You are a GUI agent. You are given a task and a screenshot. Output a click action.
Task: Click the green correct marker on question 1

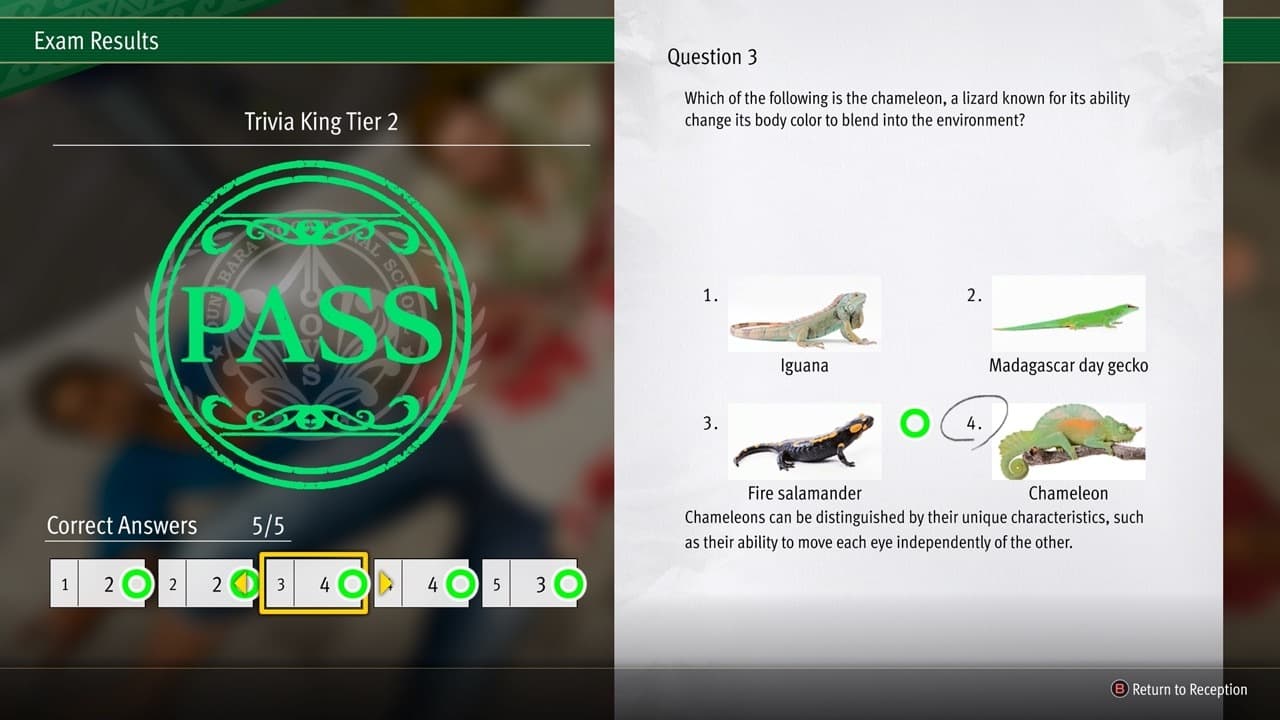(137, 584)
